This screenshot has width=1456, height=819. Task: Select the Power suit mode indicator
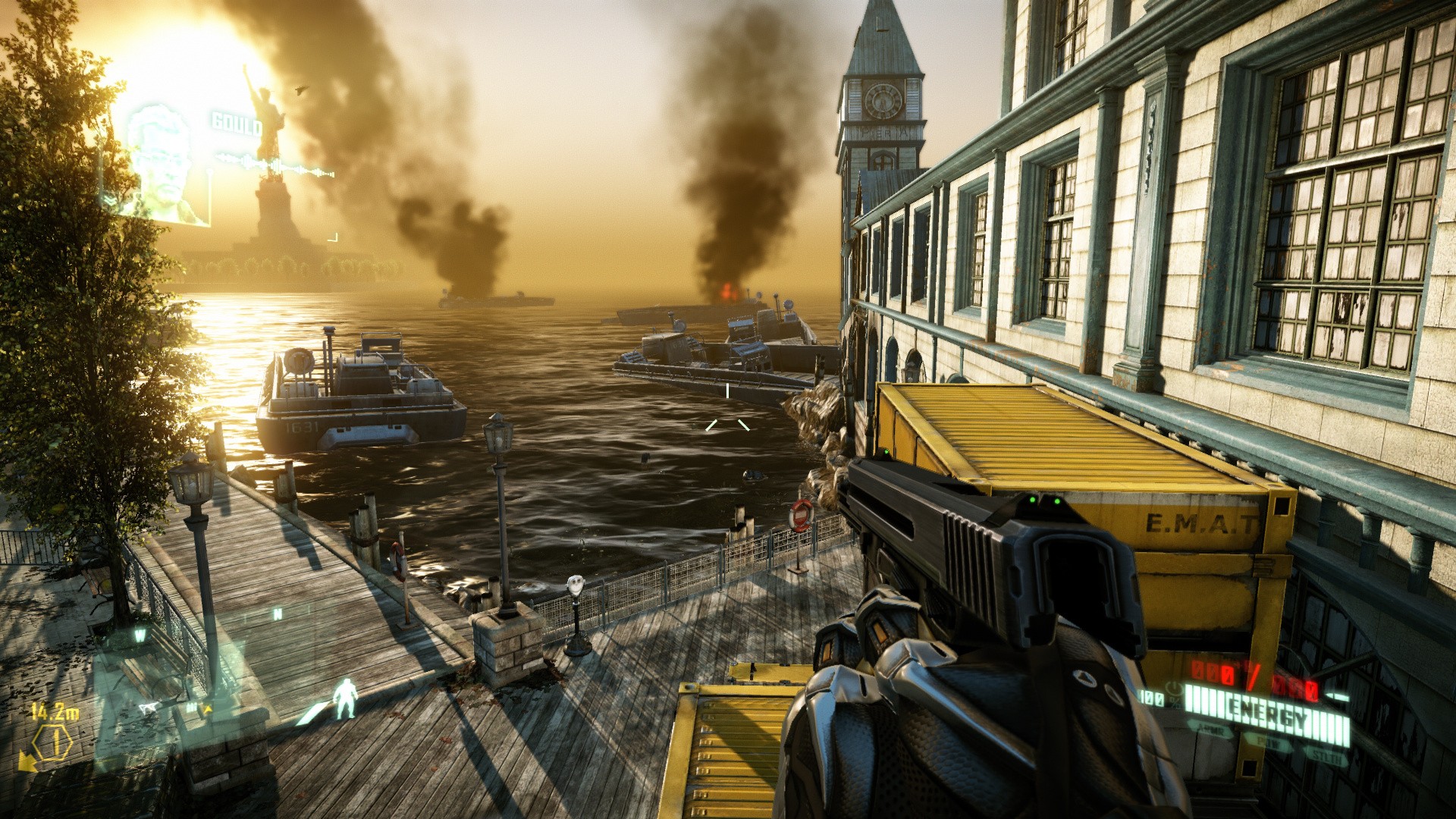(x=1269, y=741)
